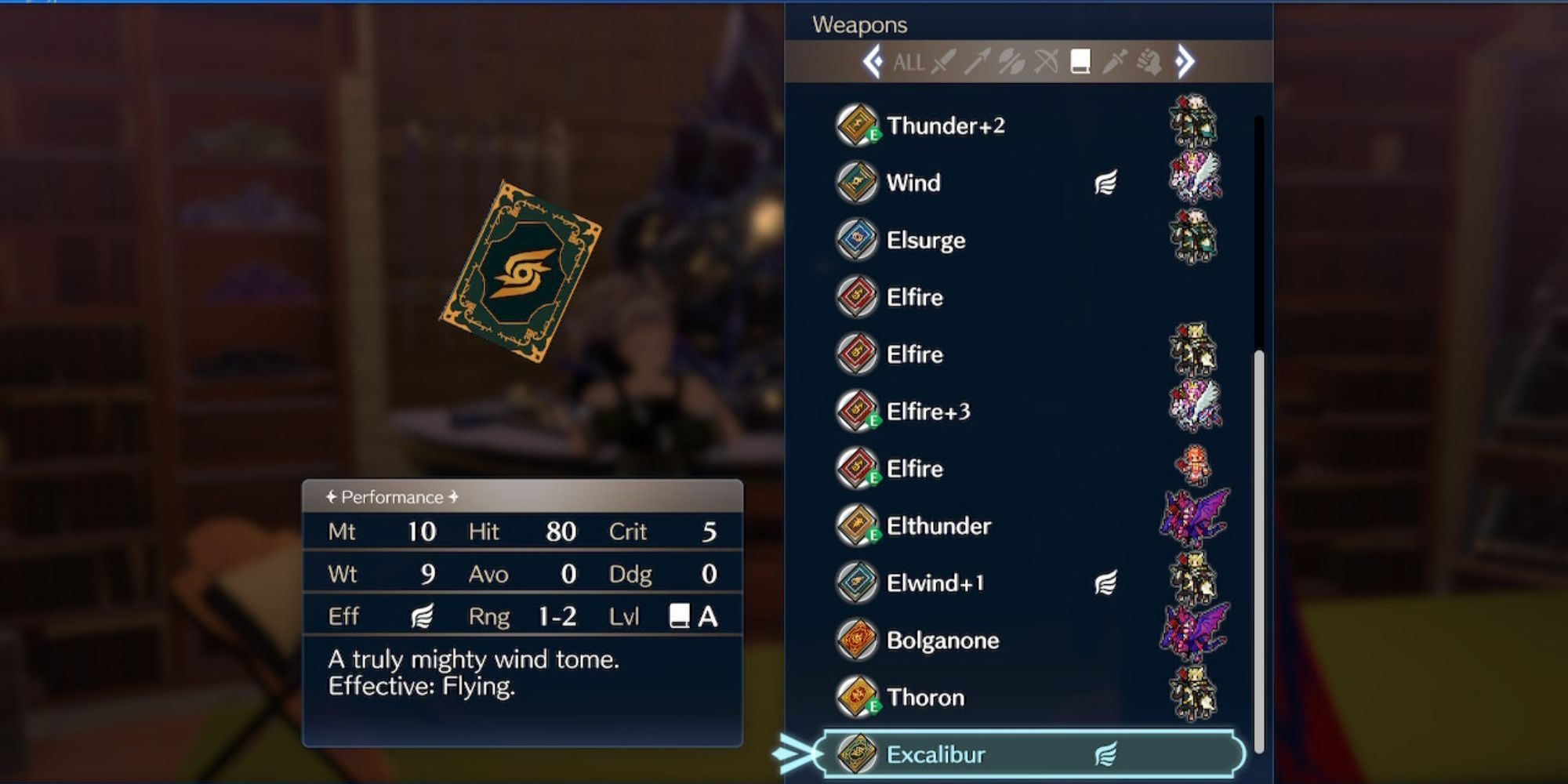Click the flying symbol beside Excalibur
1568x784 pixels.
(x=1107, y=753)
